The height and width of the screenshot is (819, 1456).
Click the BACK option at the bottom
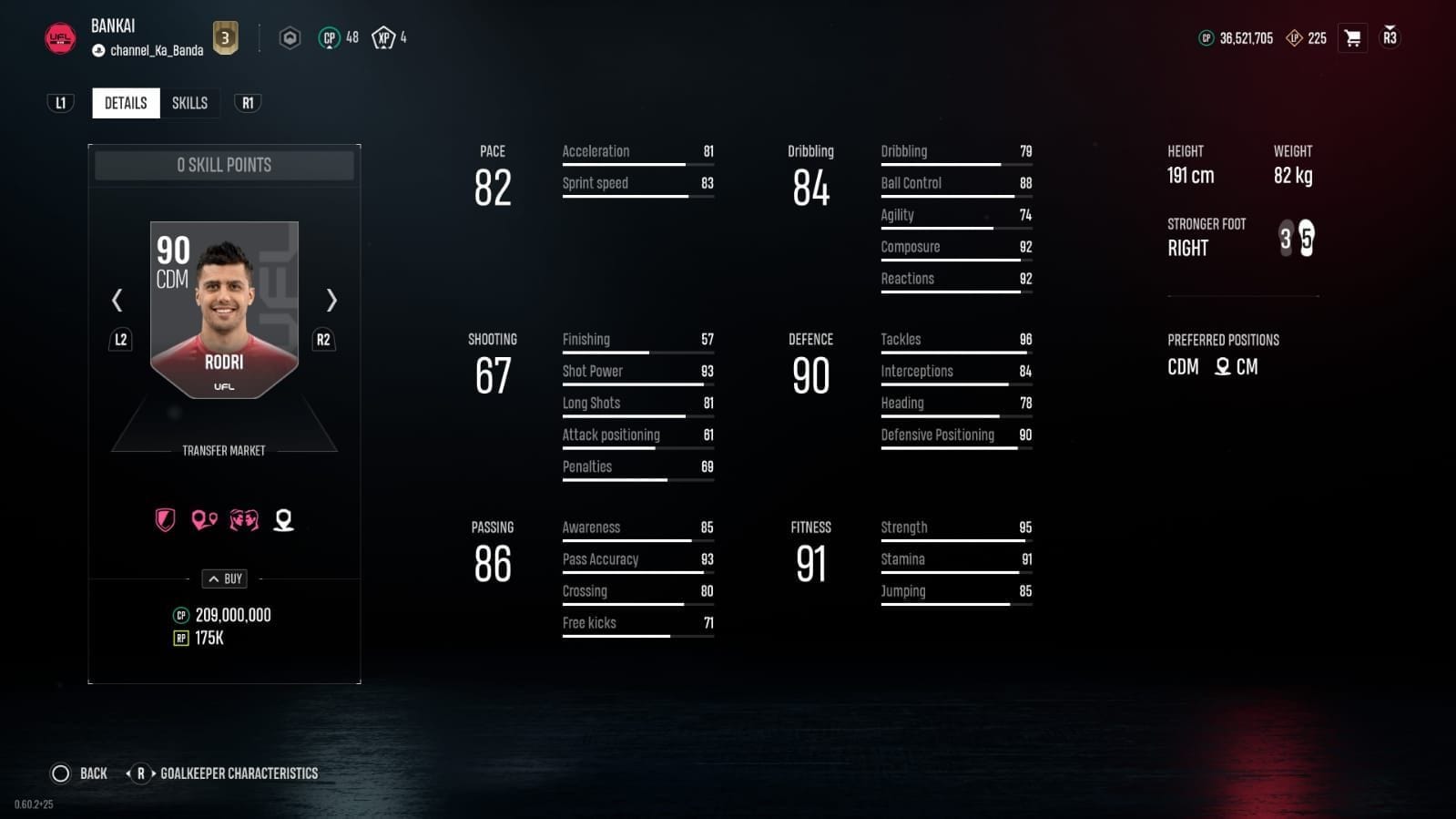92,773
